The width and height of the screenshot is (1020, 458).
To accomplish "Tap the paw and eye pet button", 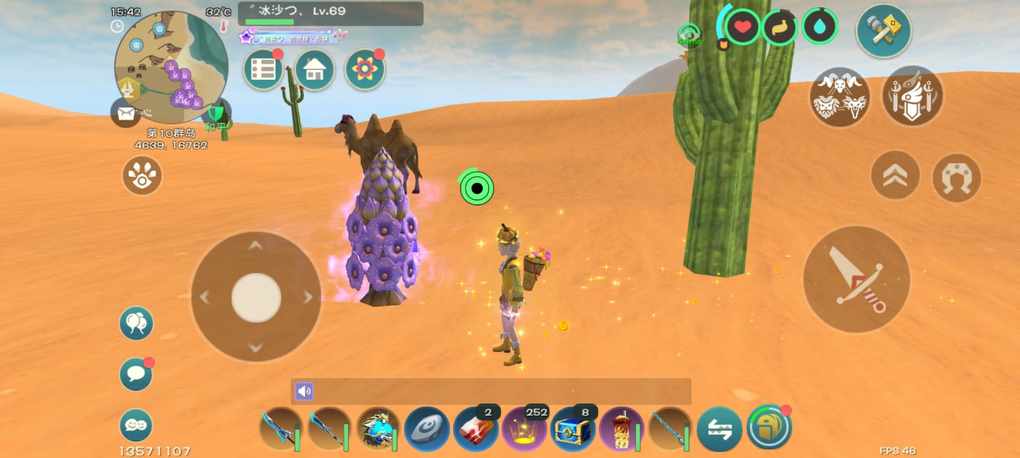I will tap(142, 176).
